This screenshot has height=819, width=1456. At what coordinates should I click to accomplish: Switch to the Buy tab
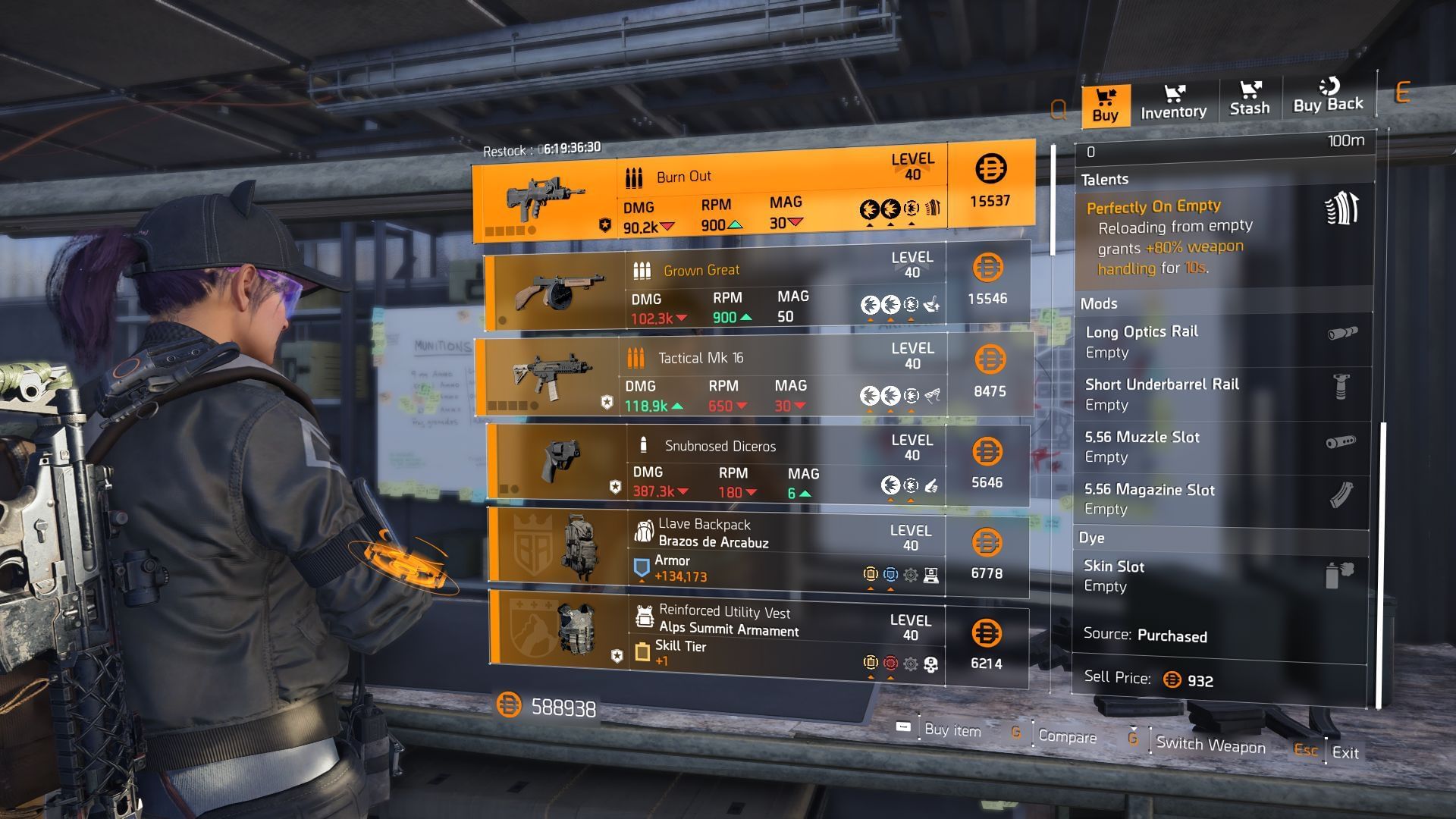click(x=1105, y=105)
